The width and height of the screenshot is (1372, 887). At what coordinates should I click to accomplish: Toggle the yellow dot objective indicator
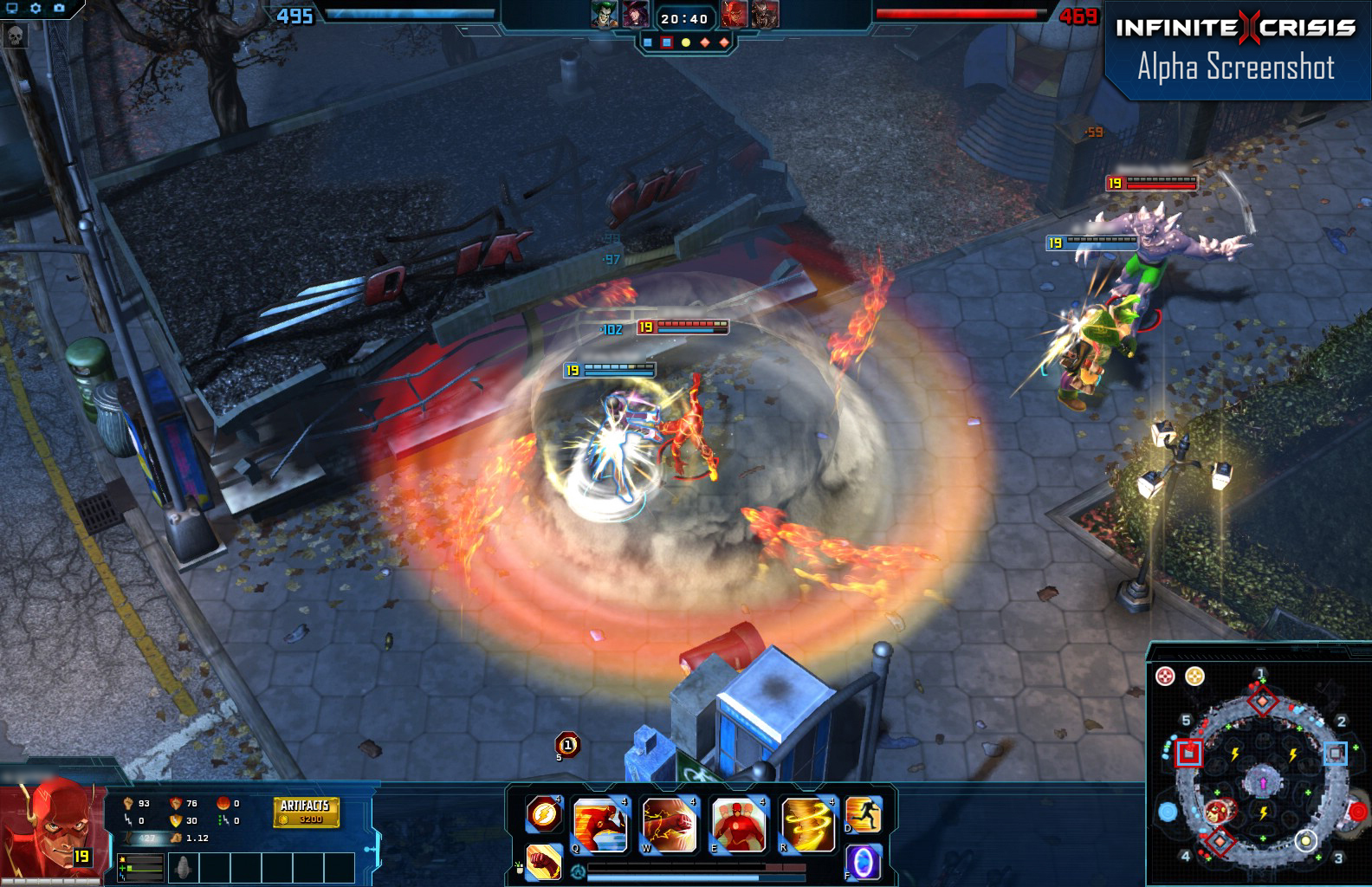pos(686,42)
